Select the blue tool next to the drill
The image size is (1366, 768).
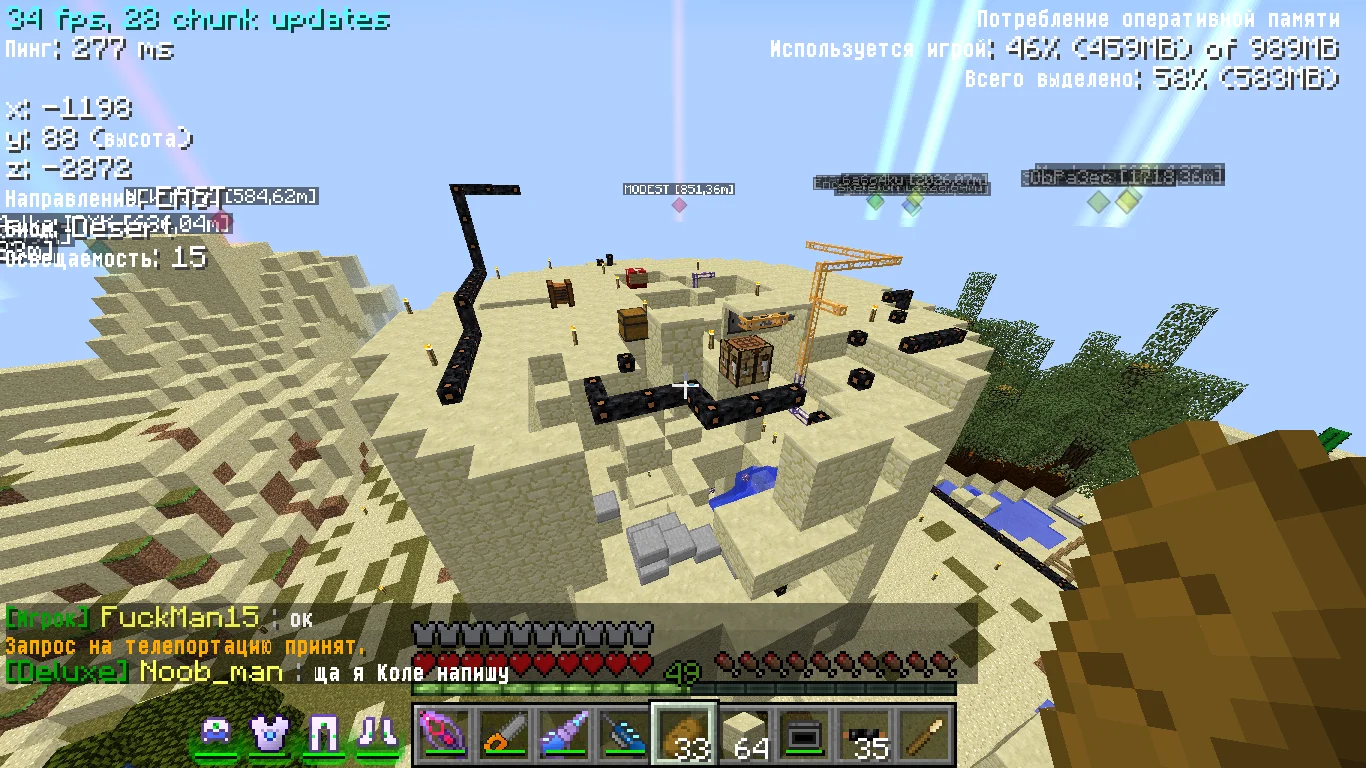coord(623,735)
